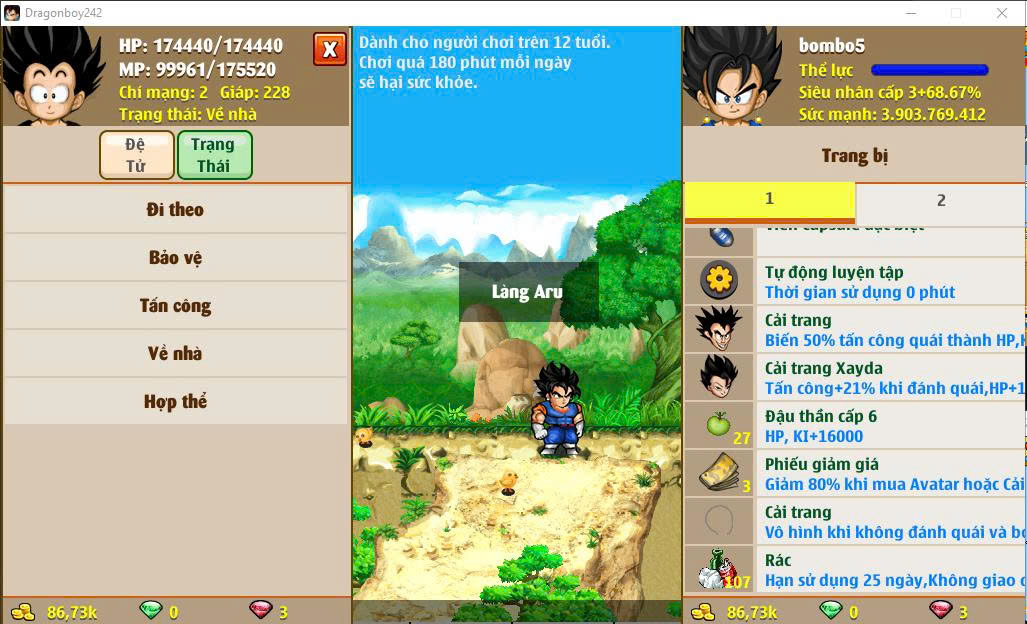Select the Cải trang Xayda costume
The height and width of the screenshot is (624, 1027).
860,378
